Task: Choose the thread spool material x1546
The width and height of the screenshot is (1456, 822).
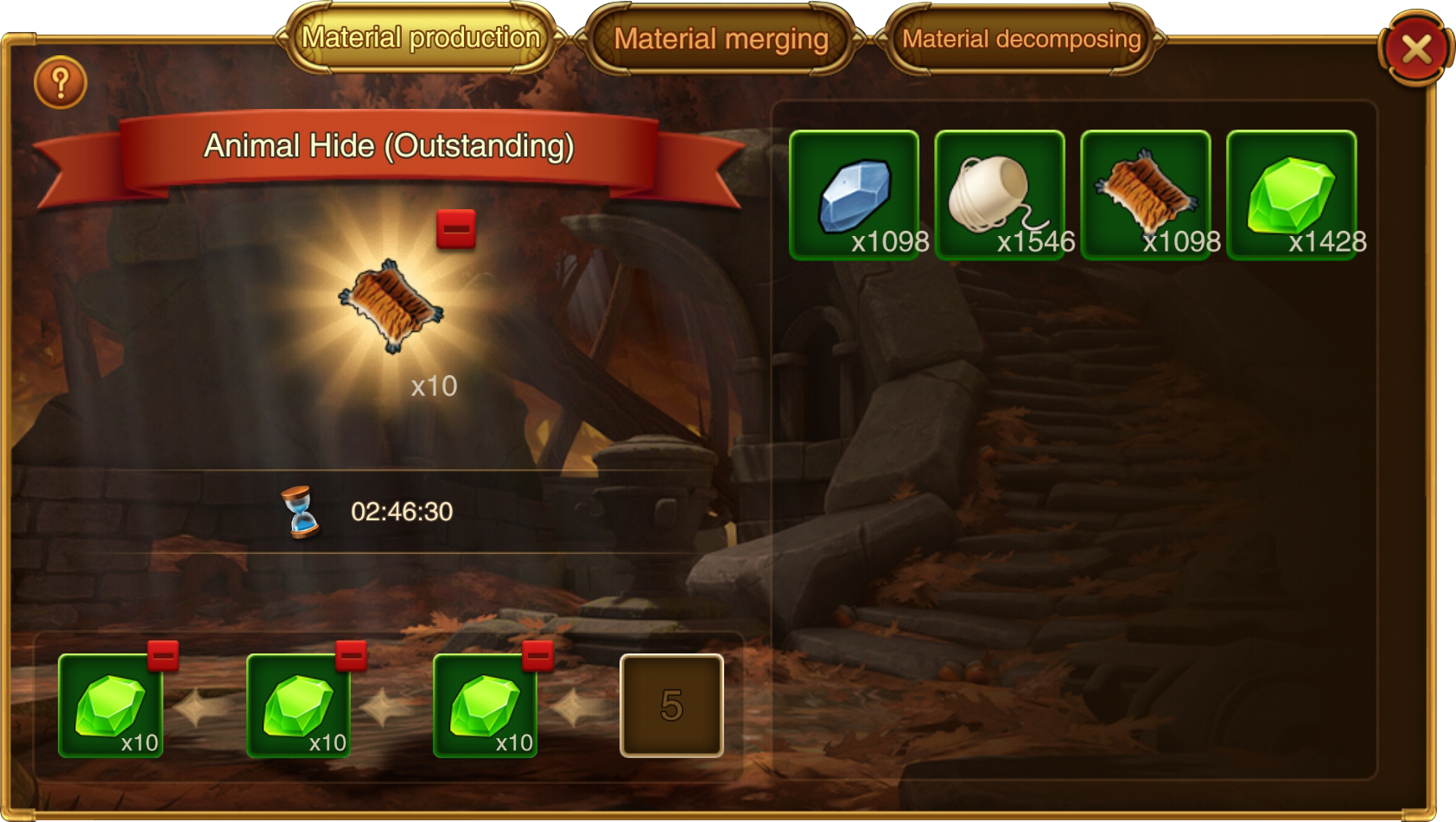Action: coord(1000,194)
